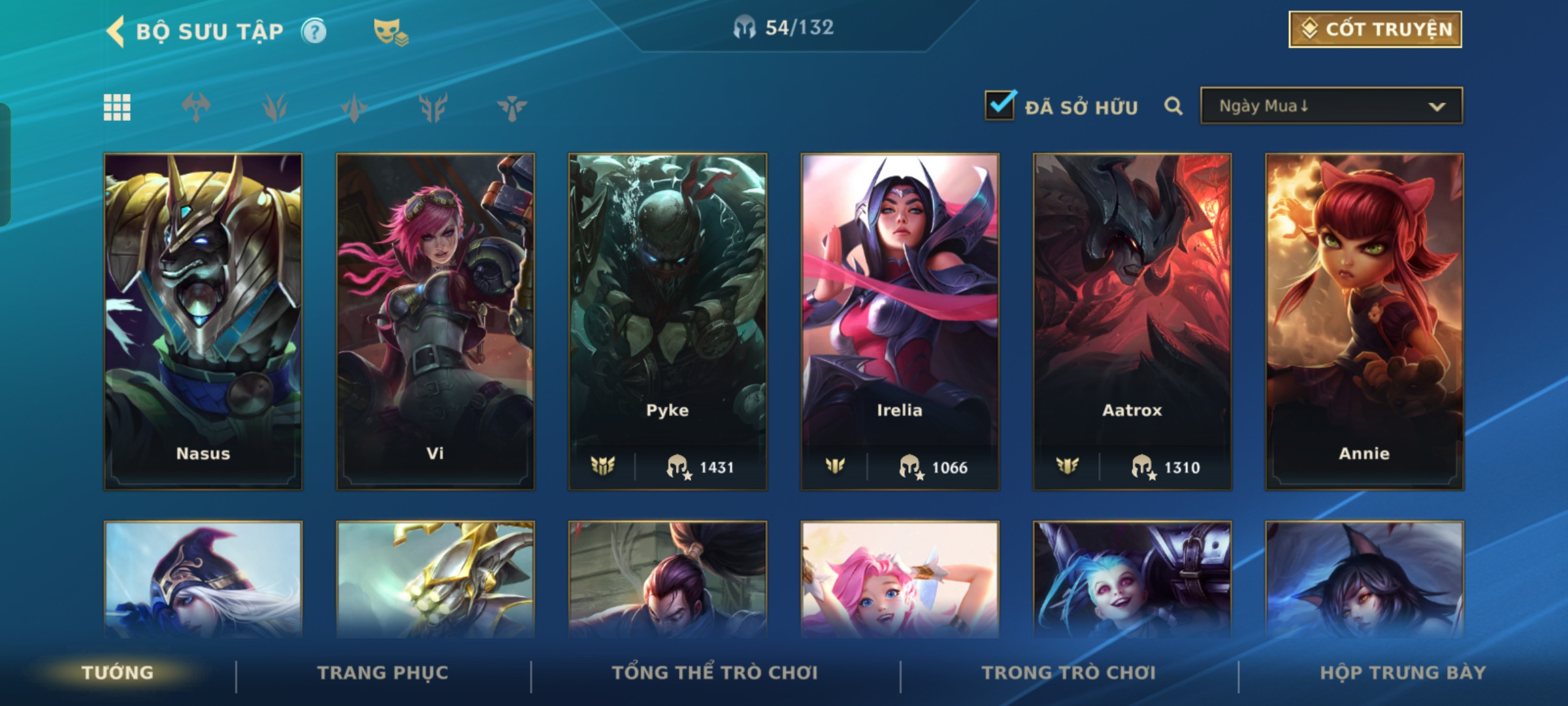Switch to the Trong Trò Chơi tab
The image size is (1568, 706).
click(x=1069, y=673)
